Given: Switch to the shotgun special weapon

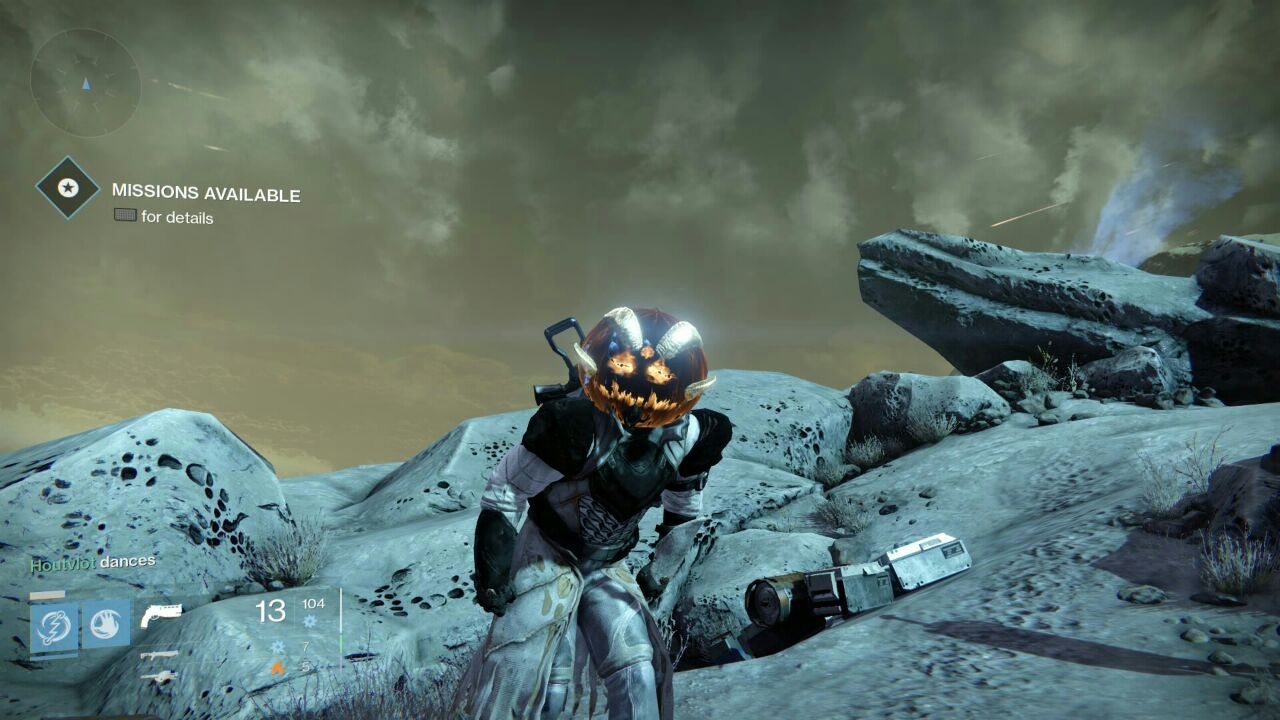Looking at the screenshot, I should (159, 654).
